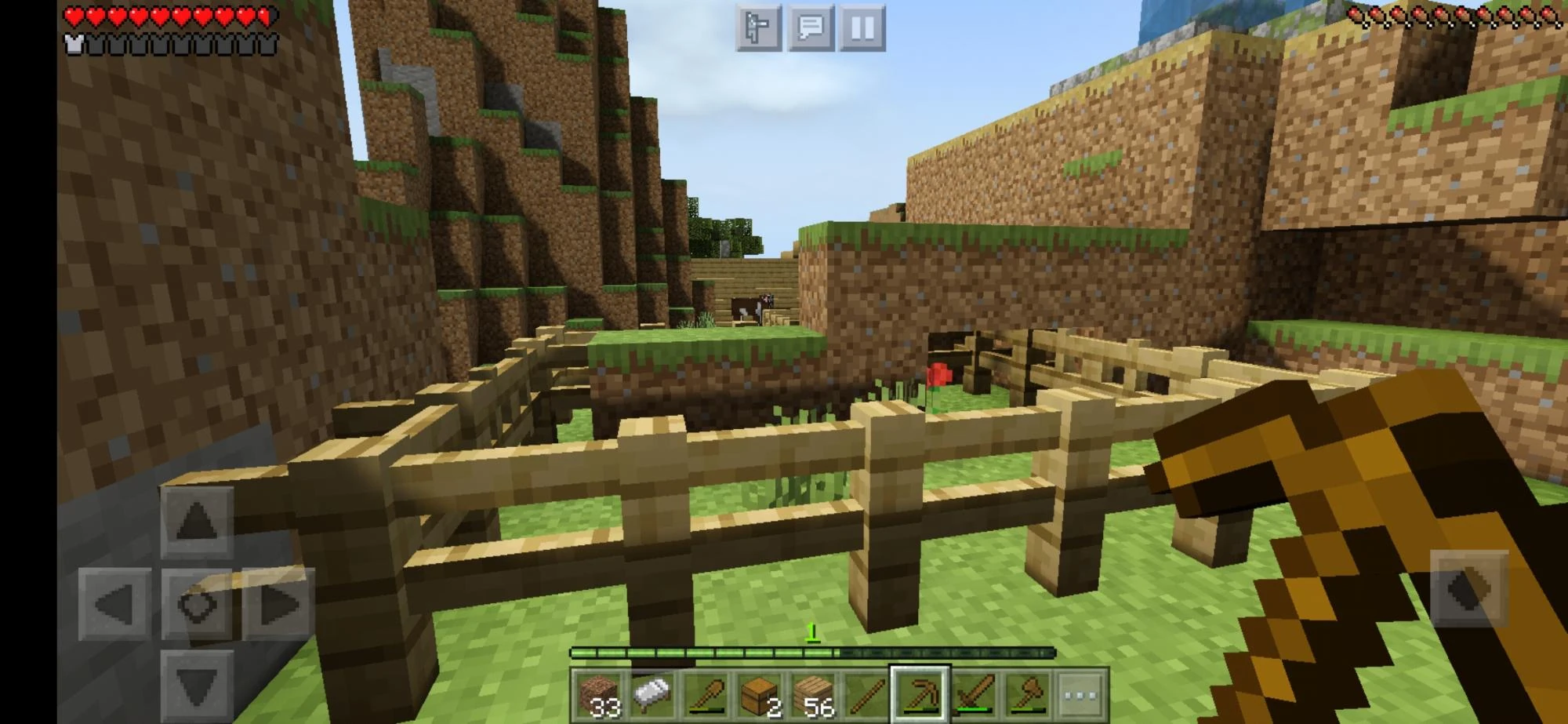Open chat with the speech bubble icon

812,27
